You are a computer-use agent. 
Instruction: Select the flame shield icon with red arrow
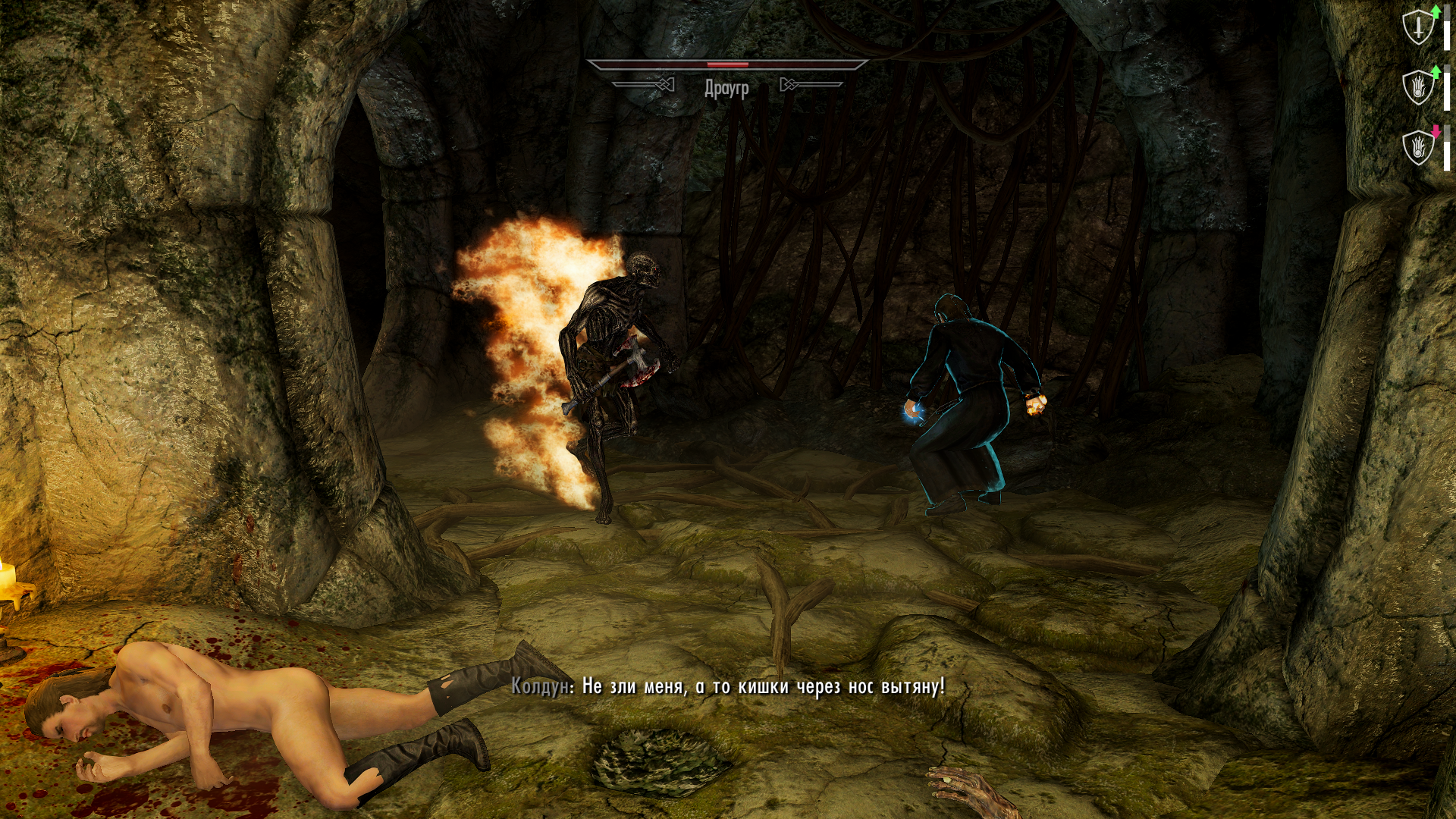click(x=1418, y=146)
